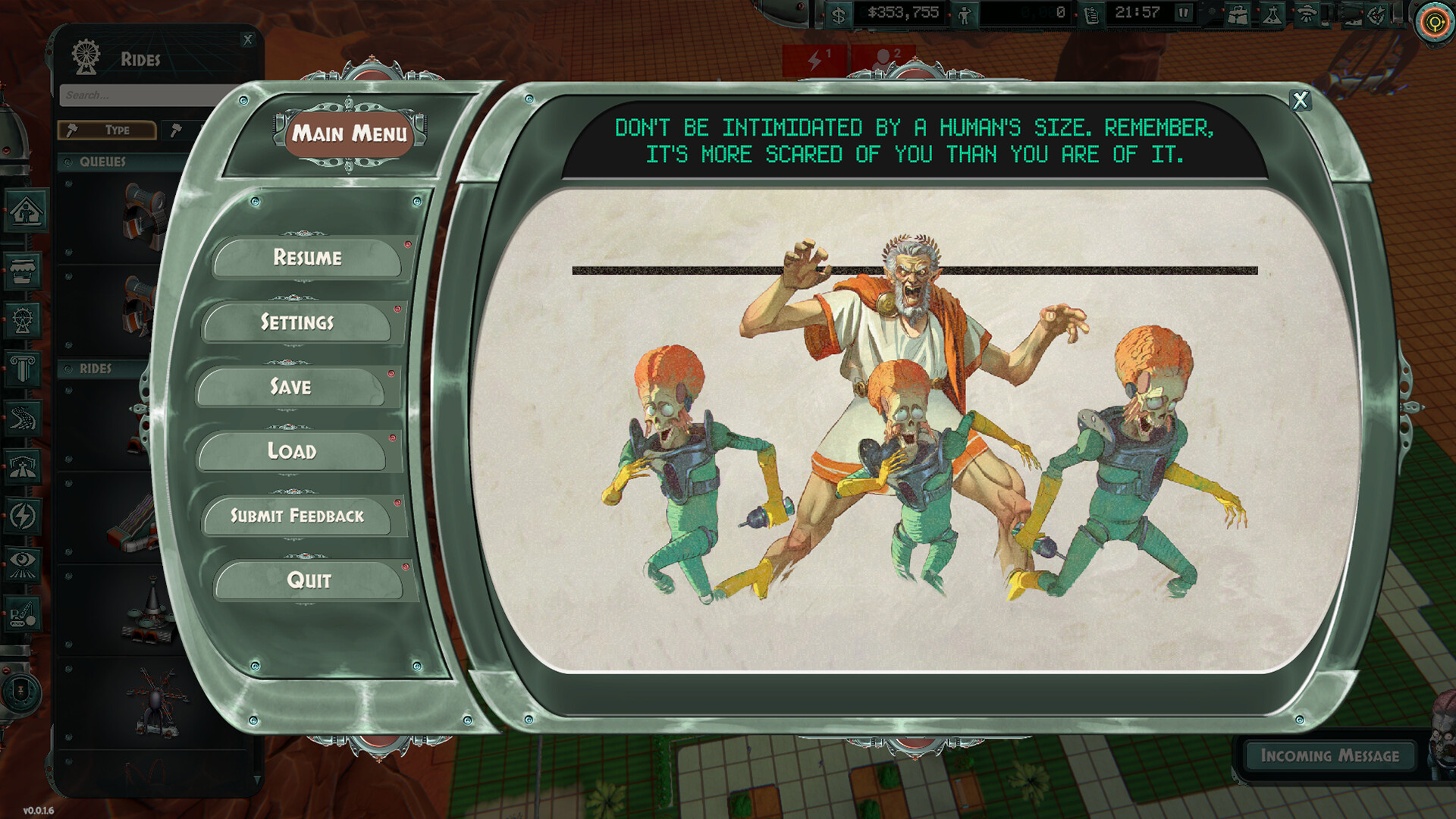This screenshot has width=1456, height=819.
Task: Open the Incoming Message panel
Action: (1329, 756)
